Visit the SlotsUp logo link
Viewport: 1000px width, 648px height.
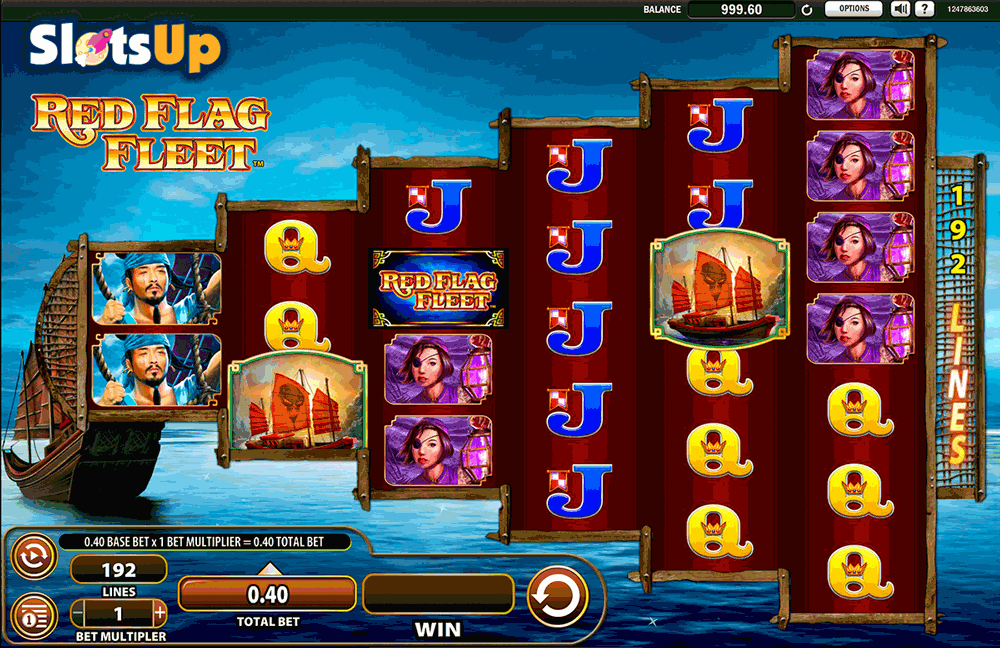click(124, 45)
